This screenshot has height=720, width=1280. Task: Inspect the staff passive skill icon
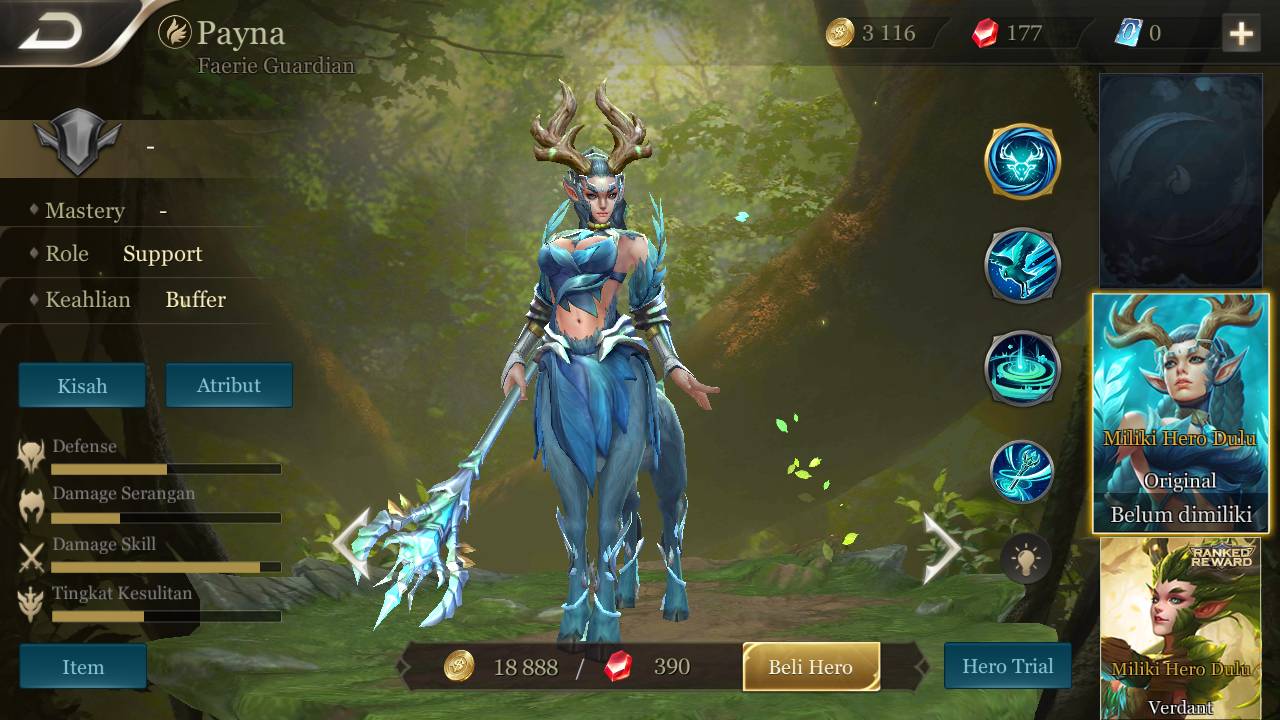pyautogui.click(x=1022, y=470)
